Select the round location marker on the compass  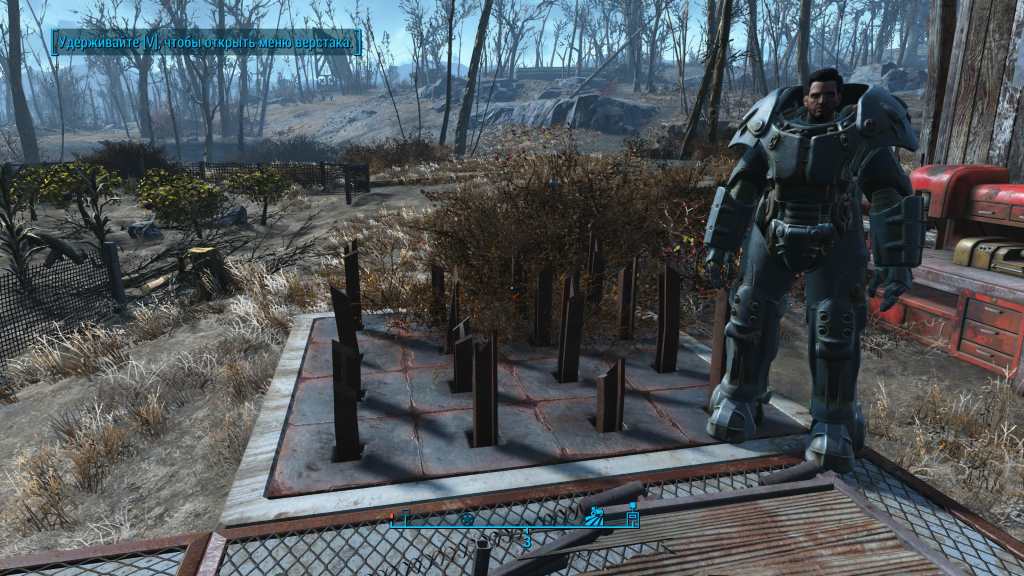466,519
